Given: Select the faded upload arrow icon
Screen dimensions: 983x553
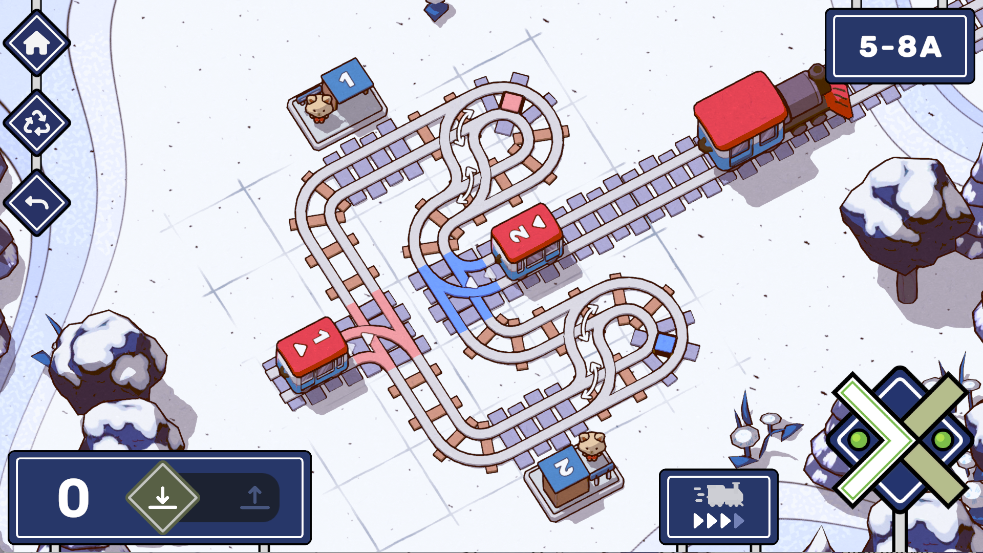Looking at the screenshot, I should [x=253, y=497].
